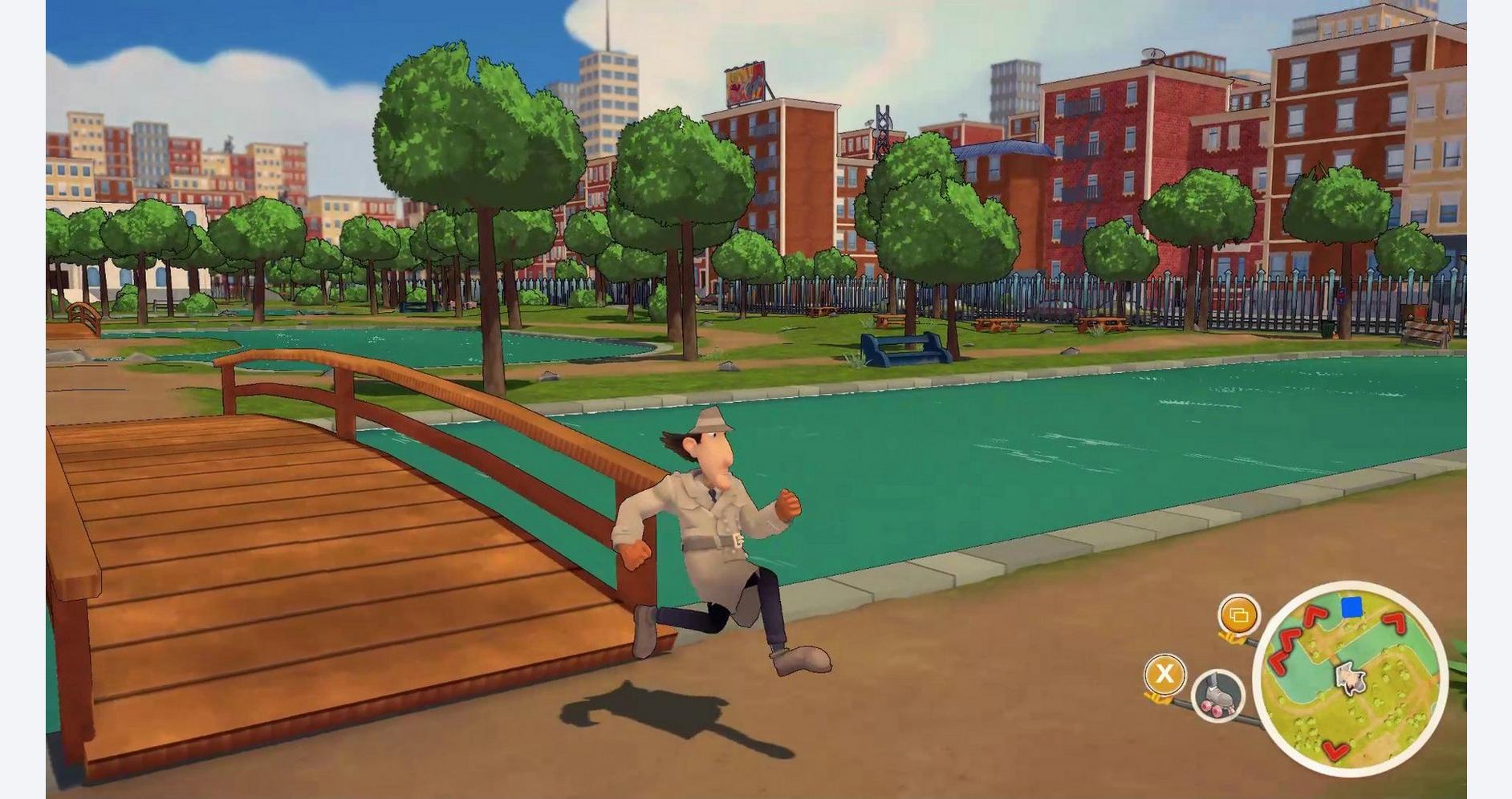The width and height of the screenshot is (1512, 799).
Task: Select the blue square marker on the minimap
Action: pos(1351,607)
